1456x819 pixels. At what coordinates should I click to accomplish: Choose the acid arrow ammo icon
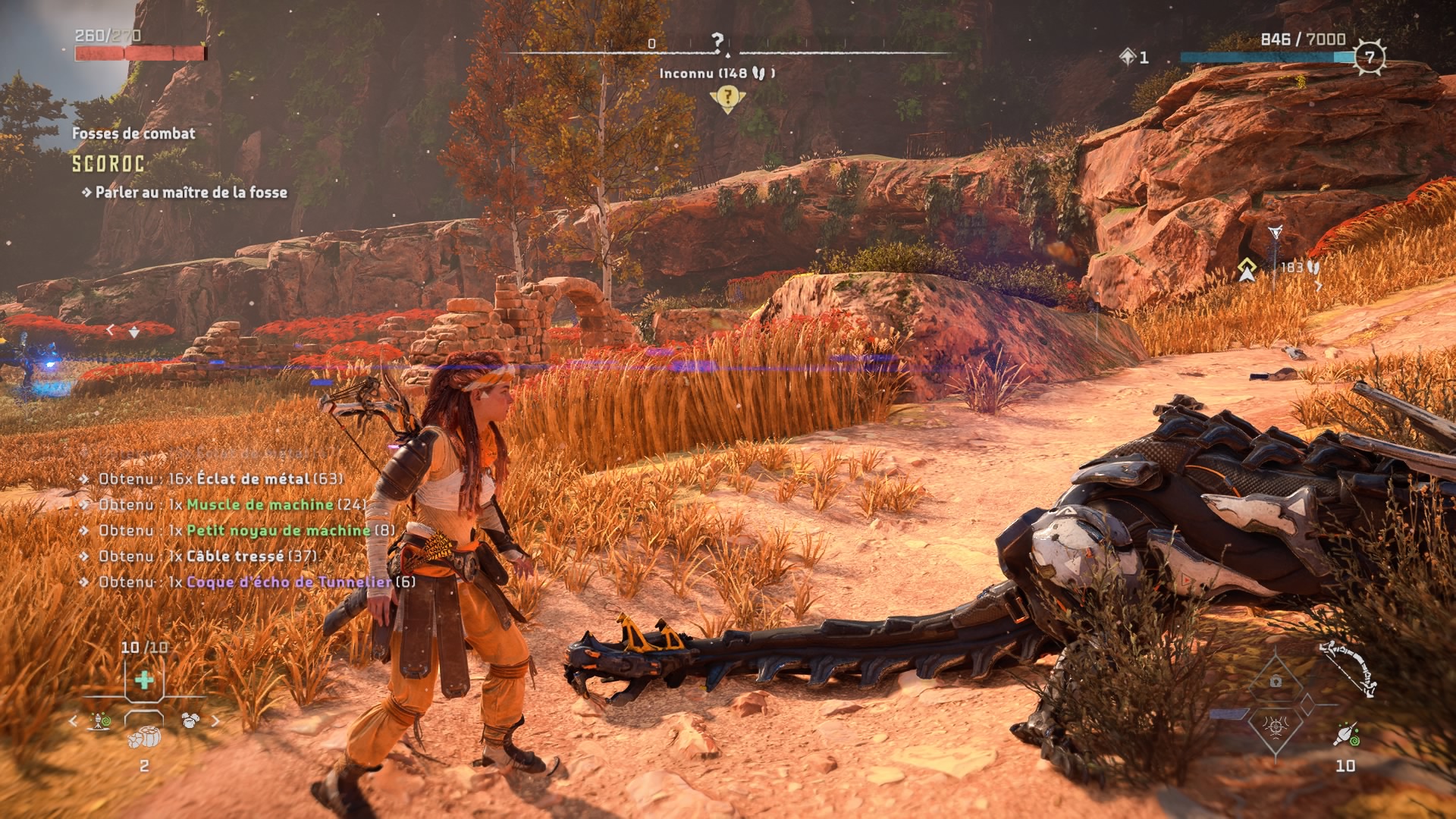coord(1346,734)
